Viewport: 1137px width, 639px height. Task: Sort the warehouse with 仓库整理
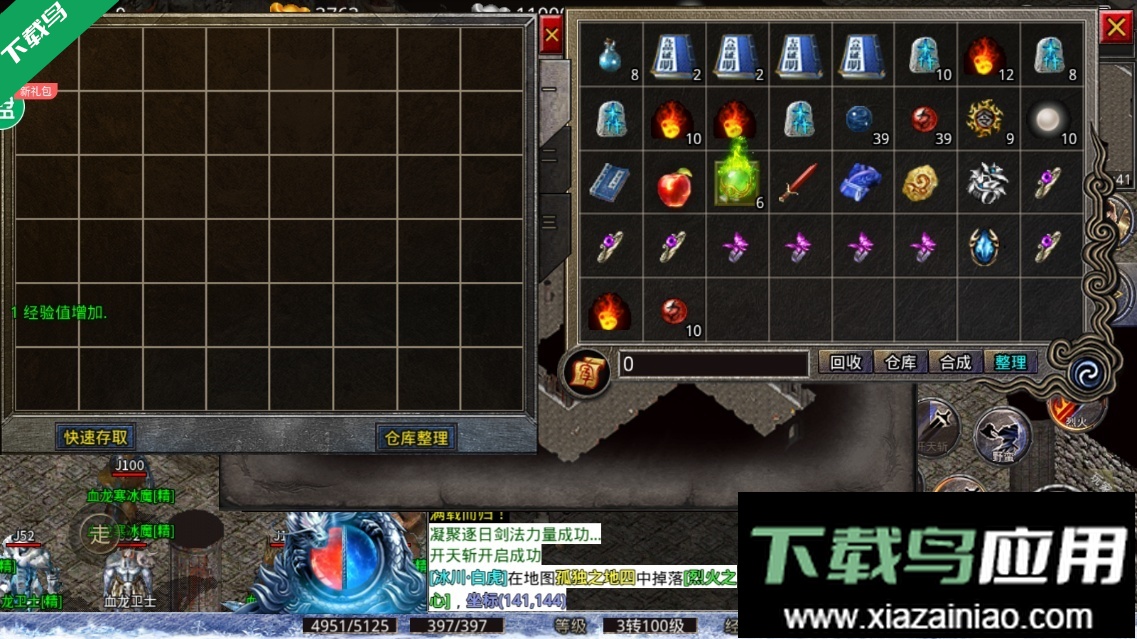[x=416, y=438]
